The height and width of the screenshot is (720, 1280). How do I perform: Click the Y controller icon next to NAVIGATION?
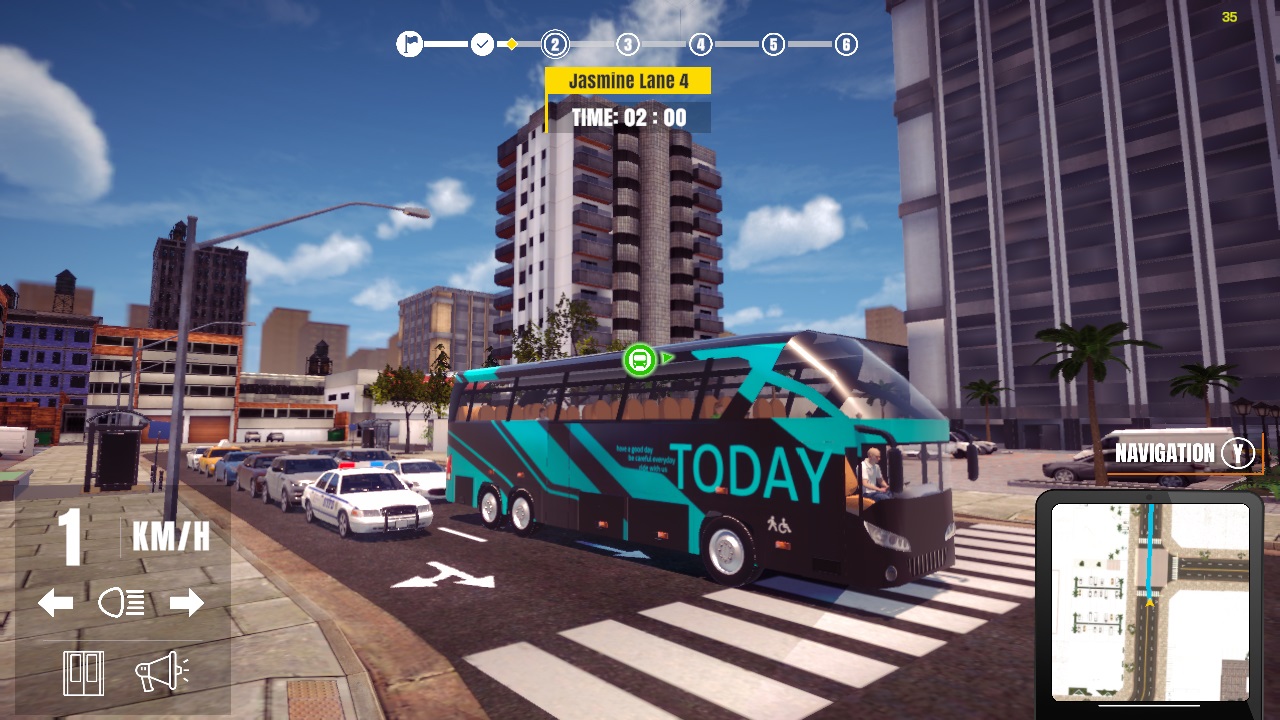click(1238, 453)
